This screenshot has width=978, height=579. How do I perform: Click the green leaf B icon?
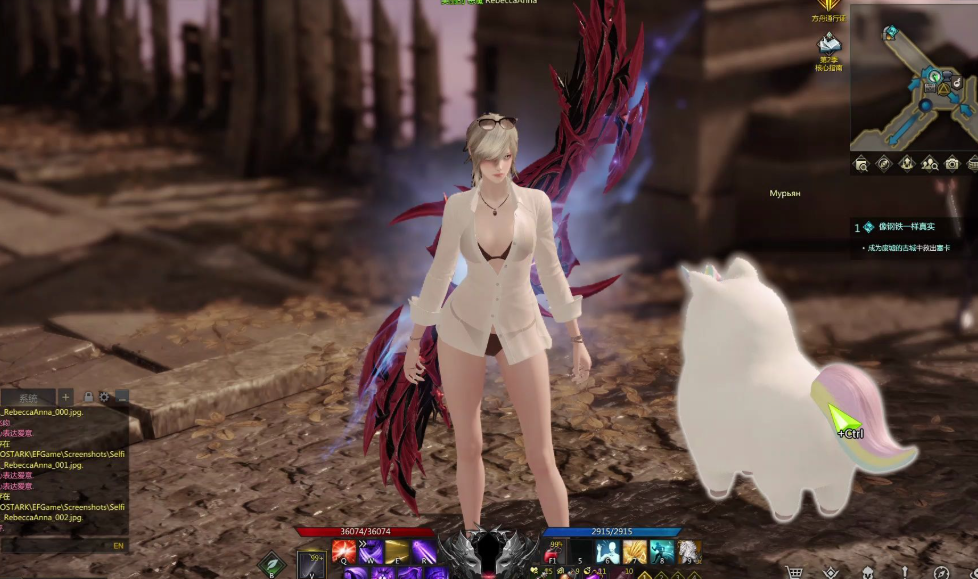click(x=272, y=565)
